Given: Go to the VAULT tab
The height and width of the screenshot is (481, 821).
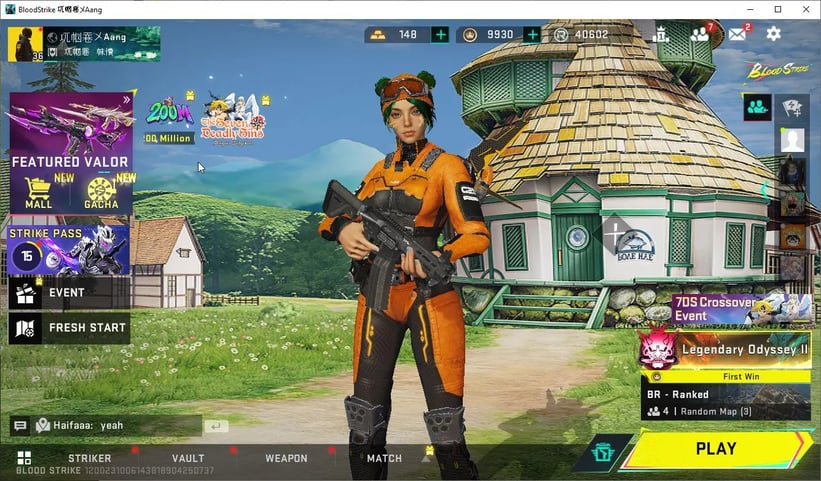Looking at the screenshot, I should pos(188,459).
